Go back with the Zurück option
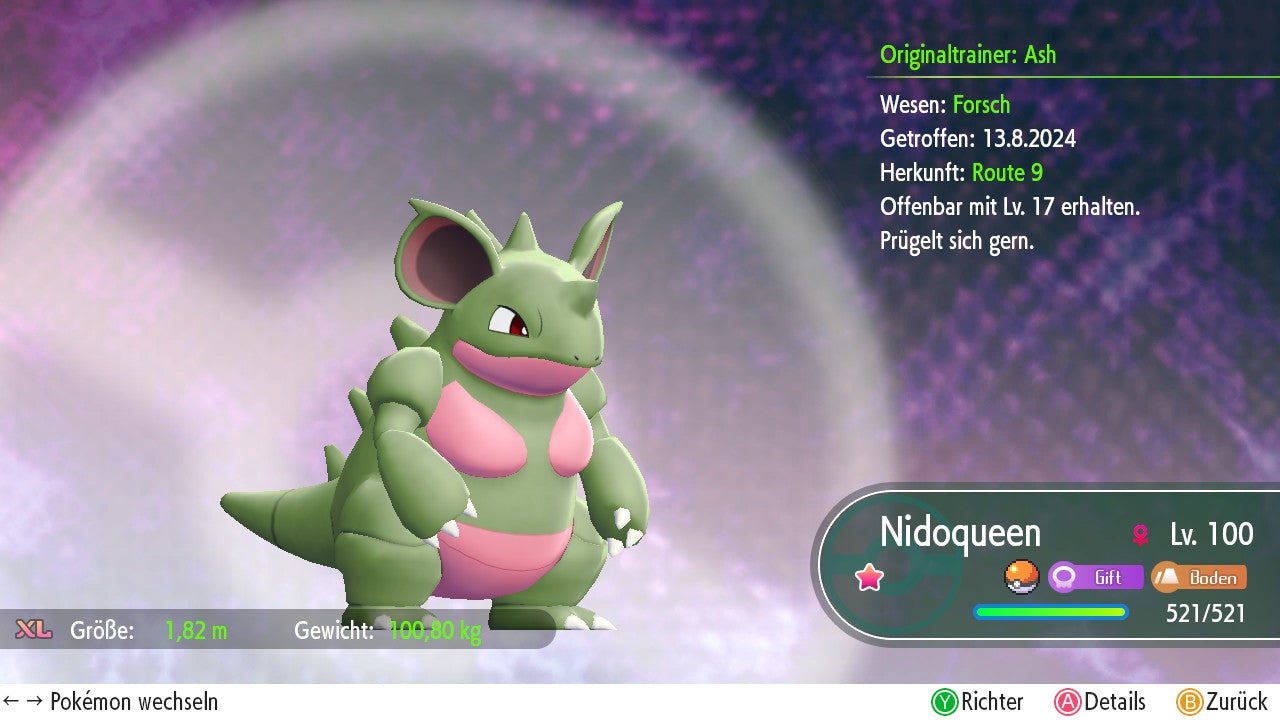Screen dimensions: 1280x720 [x=1221, y=702]
